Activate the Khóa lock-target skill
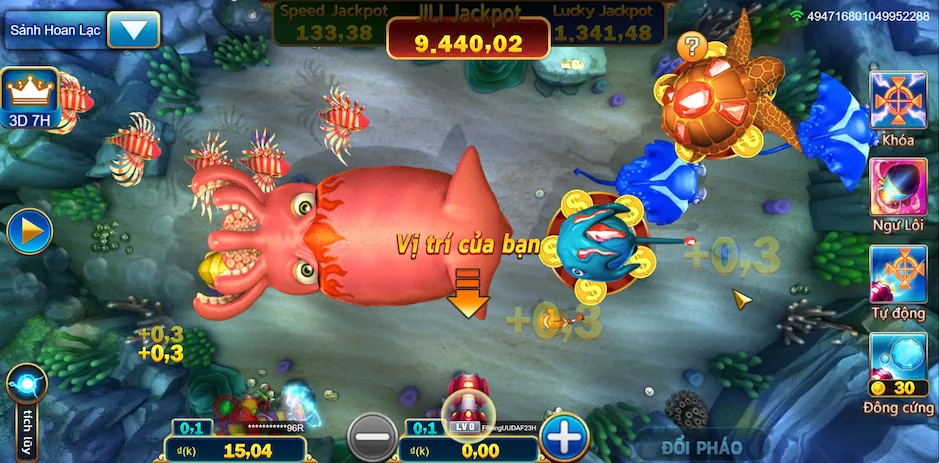 (x=898, y=100)
